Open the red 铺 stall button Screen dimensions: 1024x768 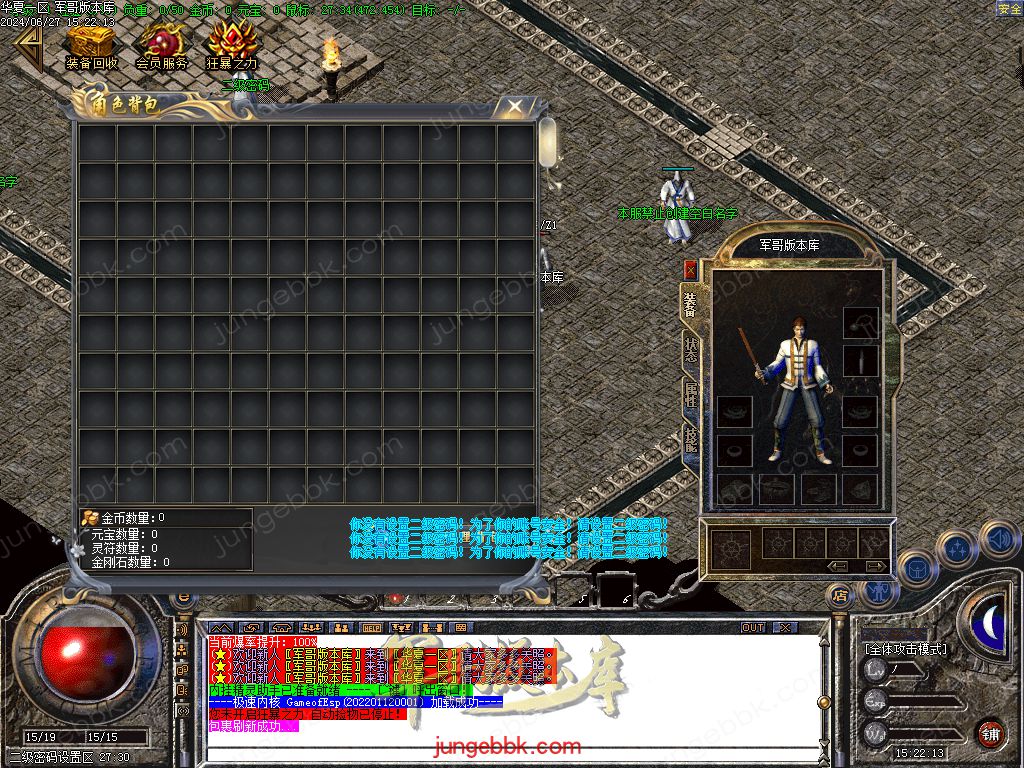[990, 732]
